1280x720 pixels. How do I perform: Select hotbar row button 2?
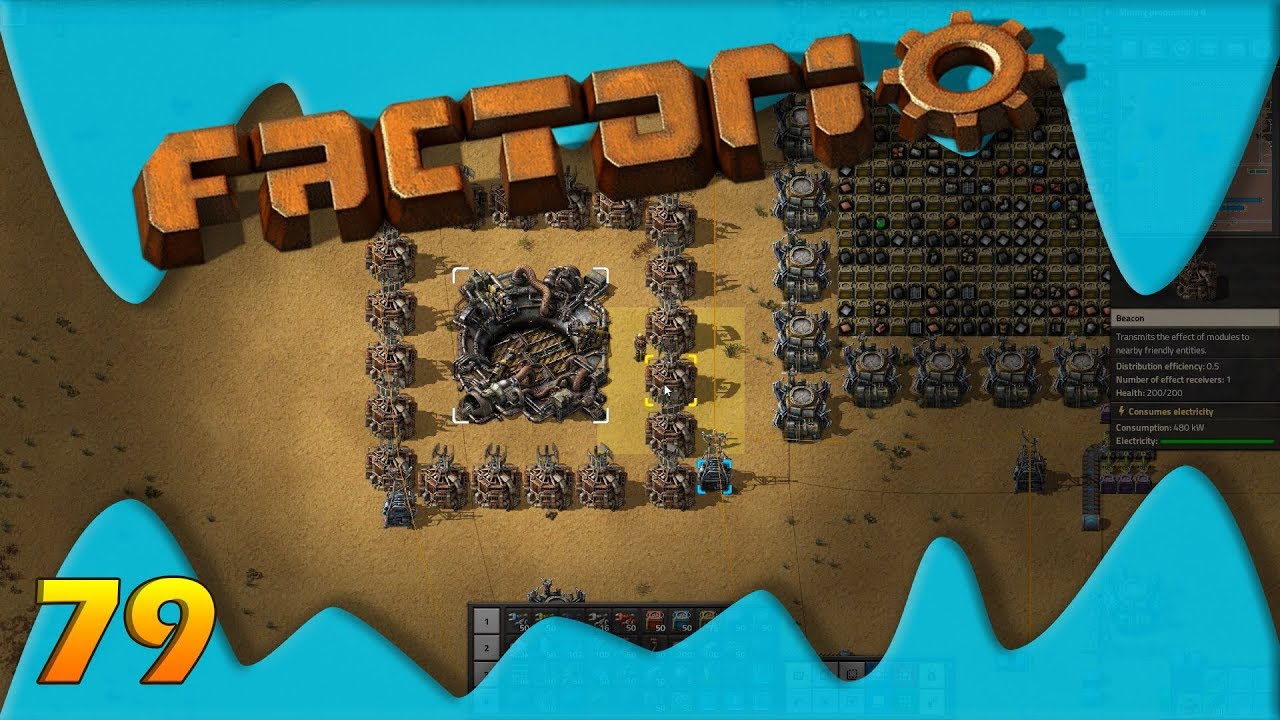point(486,648)
